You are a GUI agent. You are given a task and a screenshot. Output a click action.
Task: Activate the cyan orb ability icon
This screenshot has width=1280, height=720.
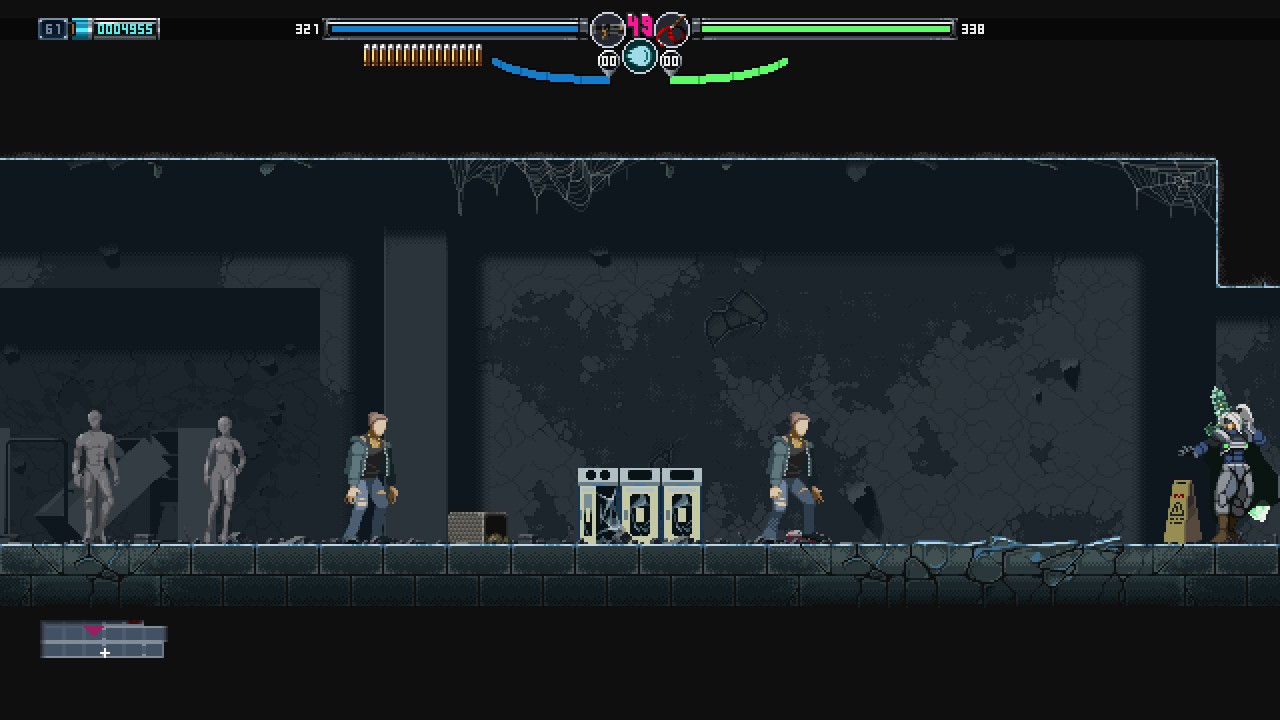pos(640,56)
